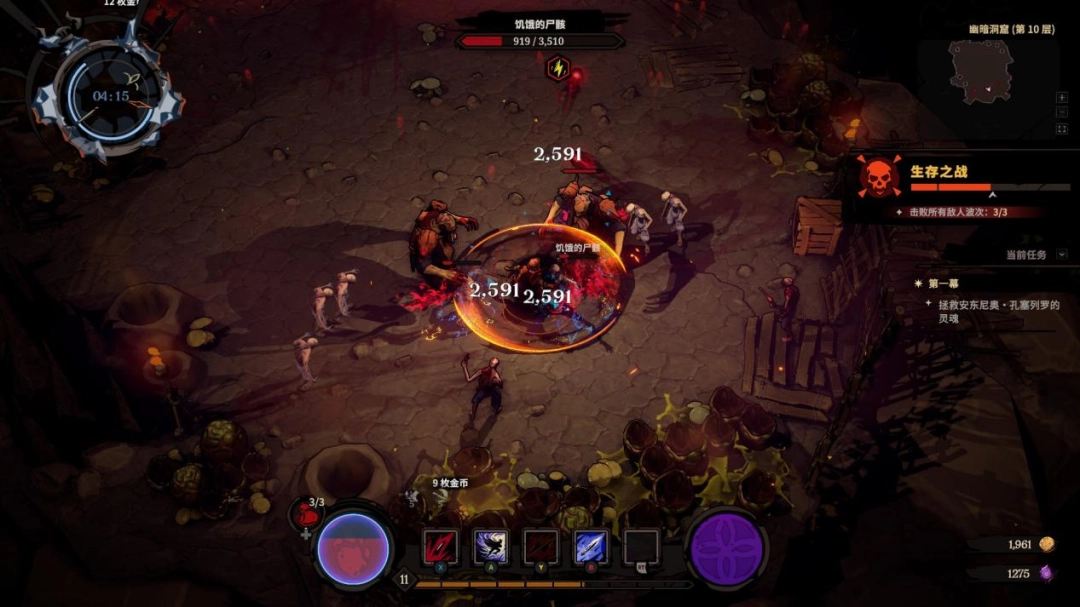Collapse the 当前任务 quest dropdown

[x=1060, y=255]
